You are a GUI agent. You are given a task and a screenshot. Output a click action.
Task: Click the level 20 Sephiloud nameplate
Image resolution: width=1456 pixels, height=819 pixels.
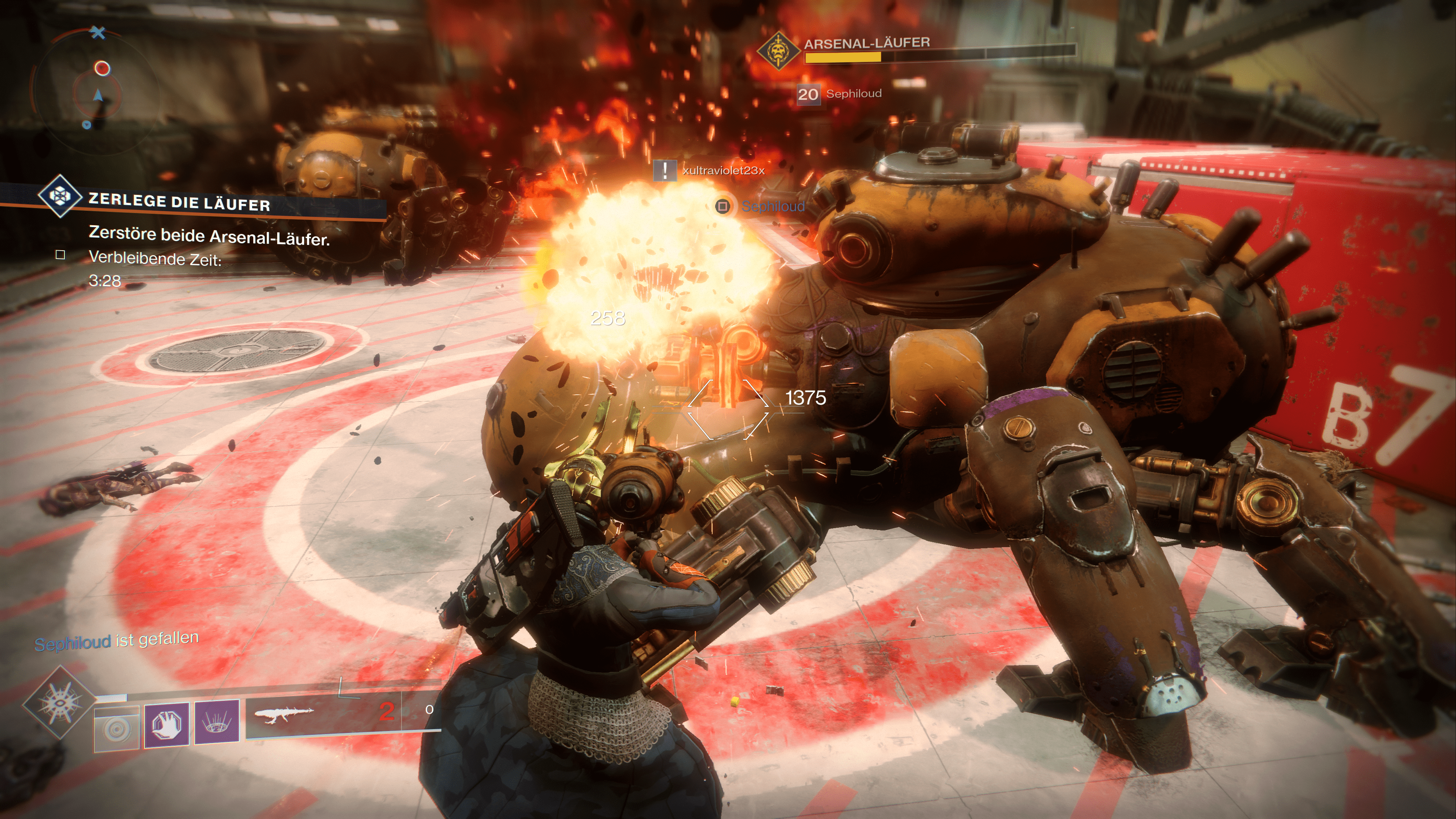(839, 94)
